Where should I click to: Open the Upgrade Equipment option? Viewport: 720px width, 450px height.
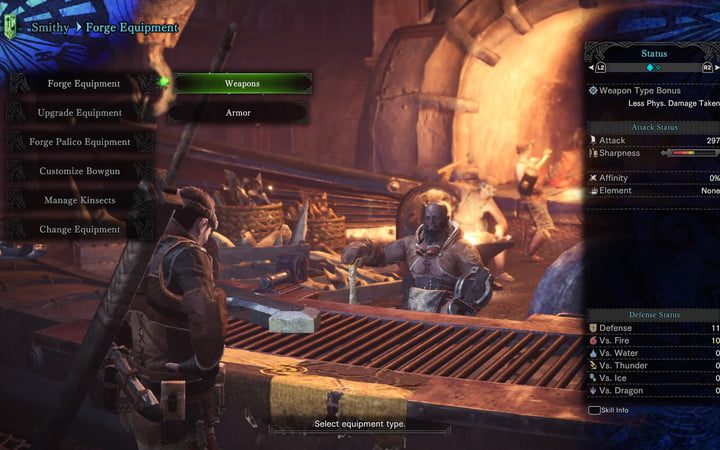80,113
